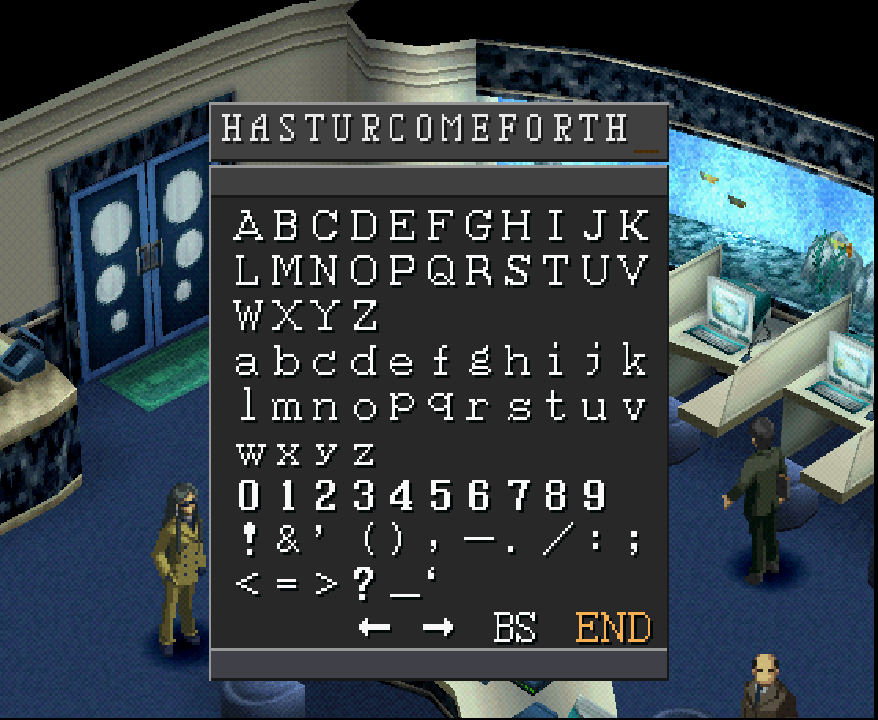
Task: Insert the exclamation mark symbol
Action: 249,540
